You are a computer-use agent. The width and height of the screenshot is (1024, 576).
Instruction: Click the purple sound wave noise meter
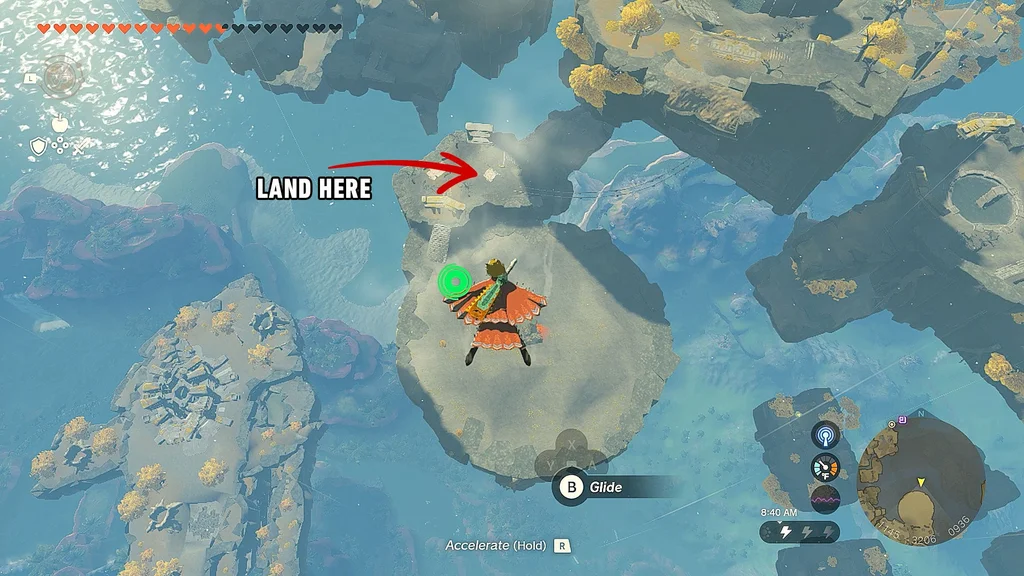[x=826, y=498]
